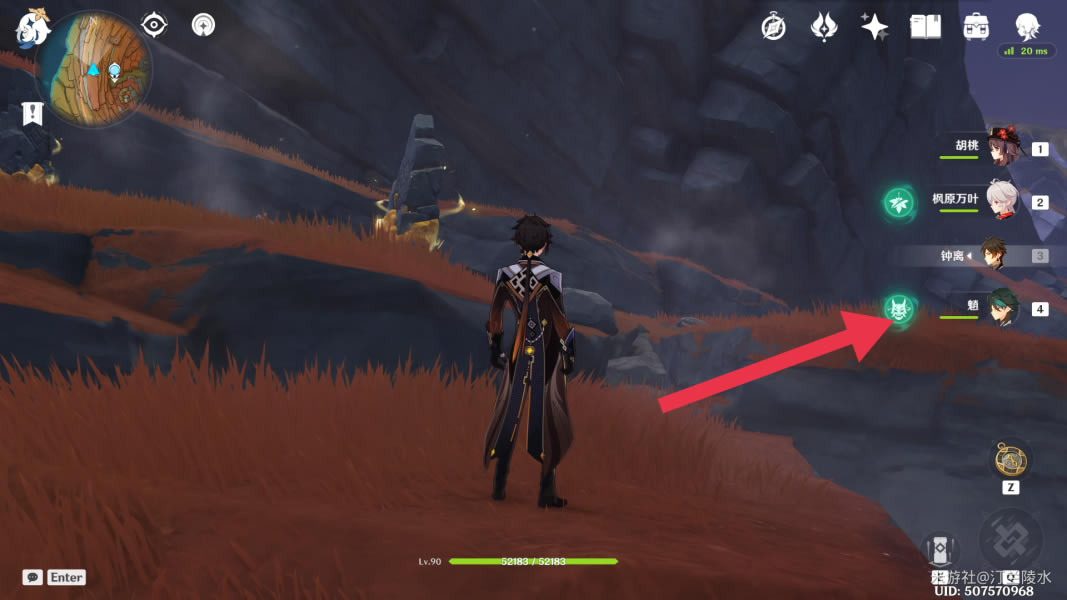This screenshot has height=600, width=1067.
Task: Click the eye-shaped icon beside the minimap
Action: point(155,25)
